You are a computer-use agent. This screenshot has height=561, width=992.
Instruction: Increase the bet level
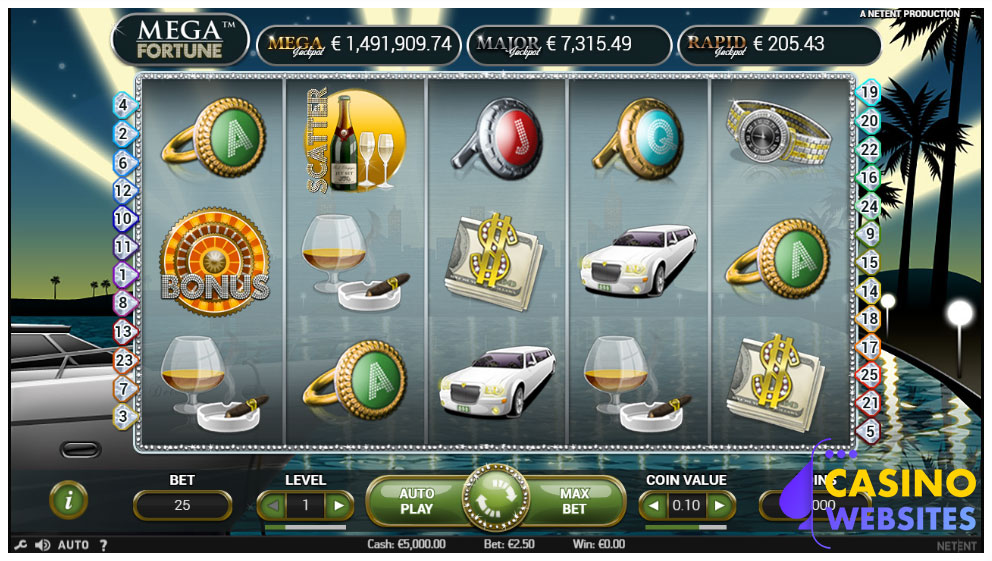pos(339,506)
